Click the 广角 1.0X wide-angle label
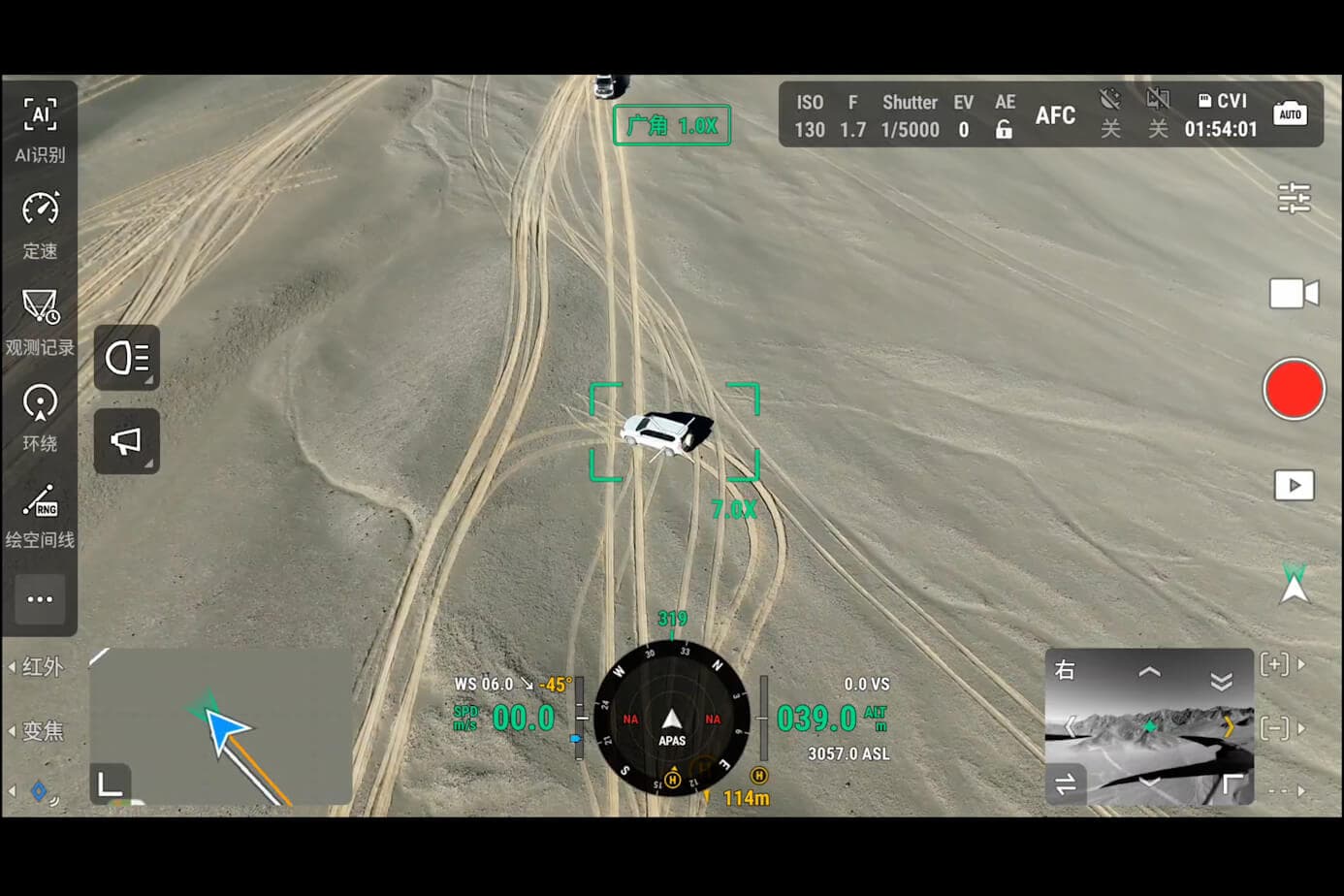The image size is (1344, 896). coord(672,126)
